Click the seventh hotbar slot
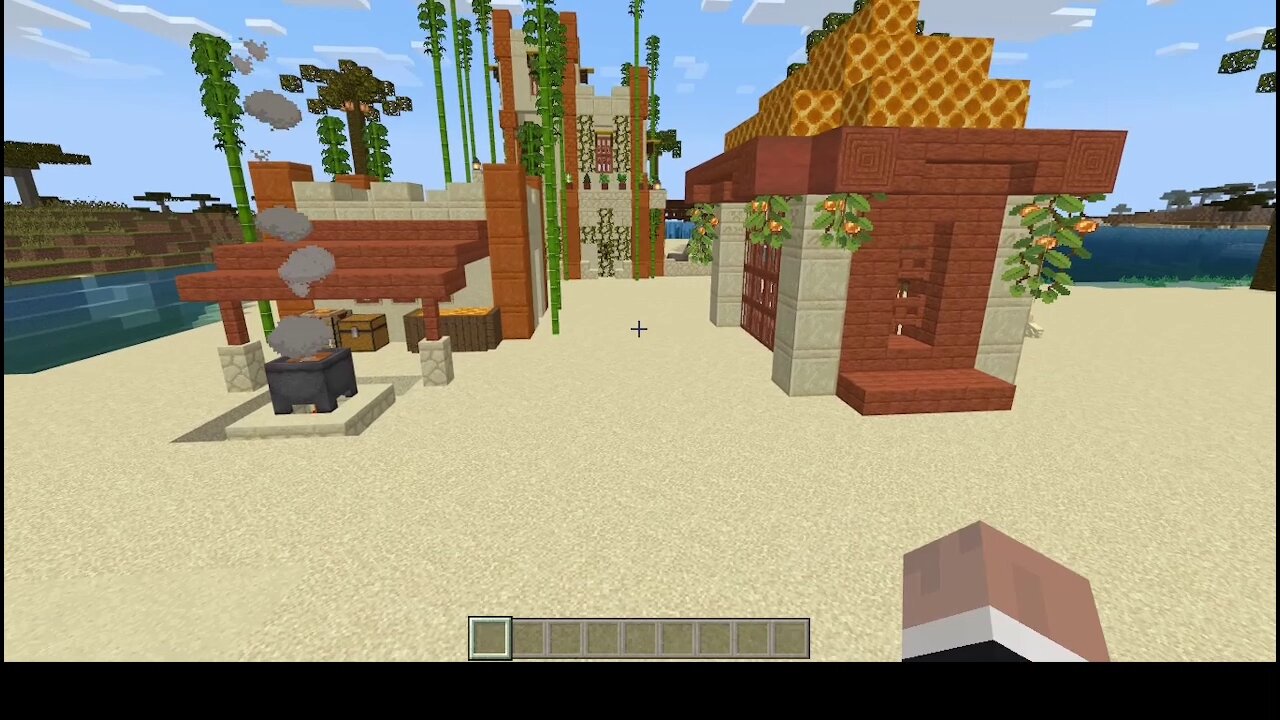Viewport: 1280px width, 720px height. tap(714, 638)
